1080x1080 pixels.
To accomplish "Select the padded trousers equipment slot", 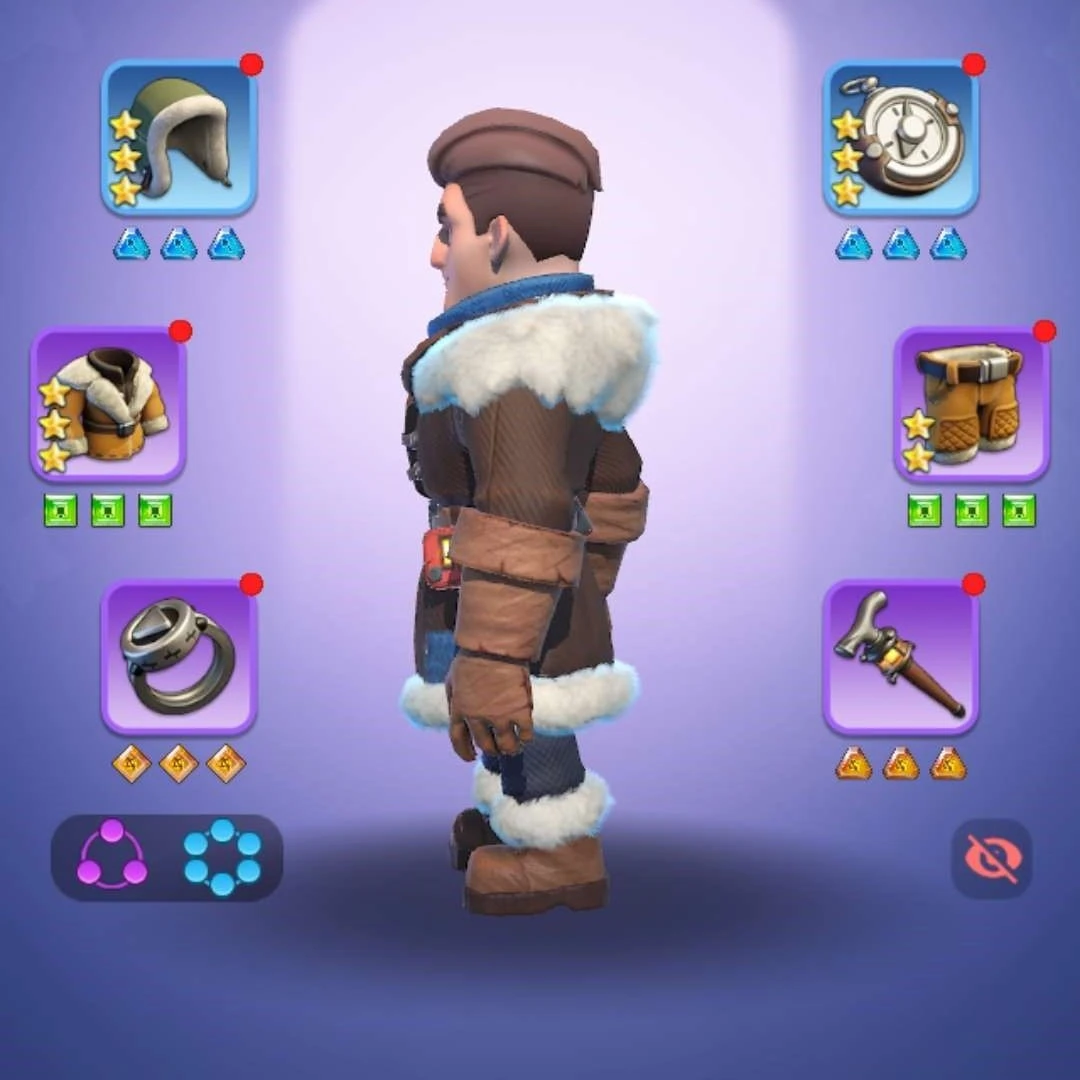I will pyautogui.click(x=971, y=405).
